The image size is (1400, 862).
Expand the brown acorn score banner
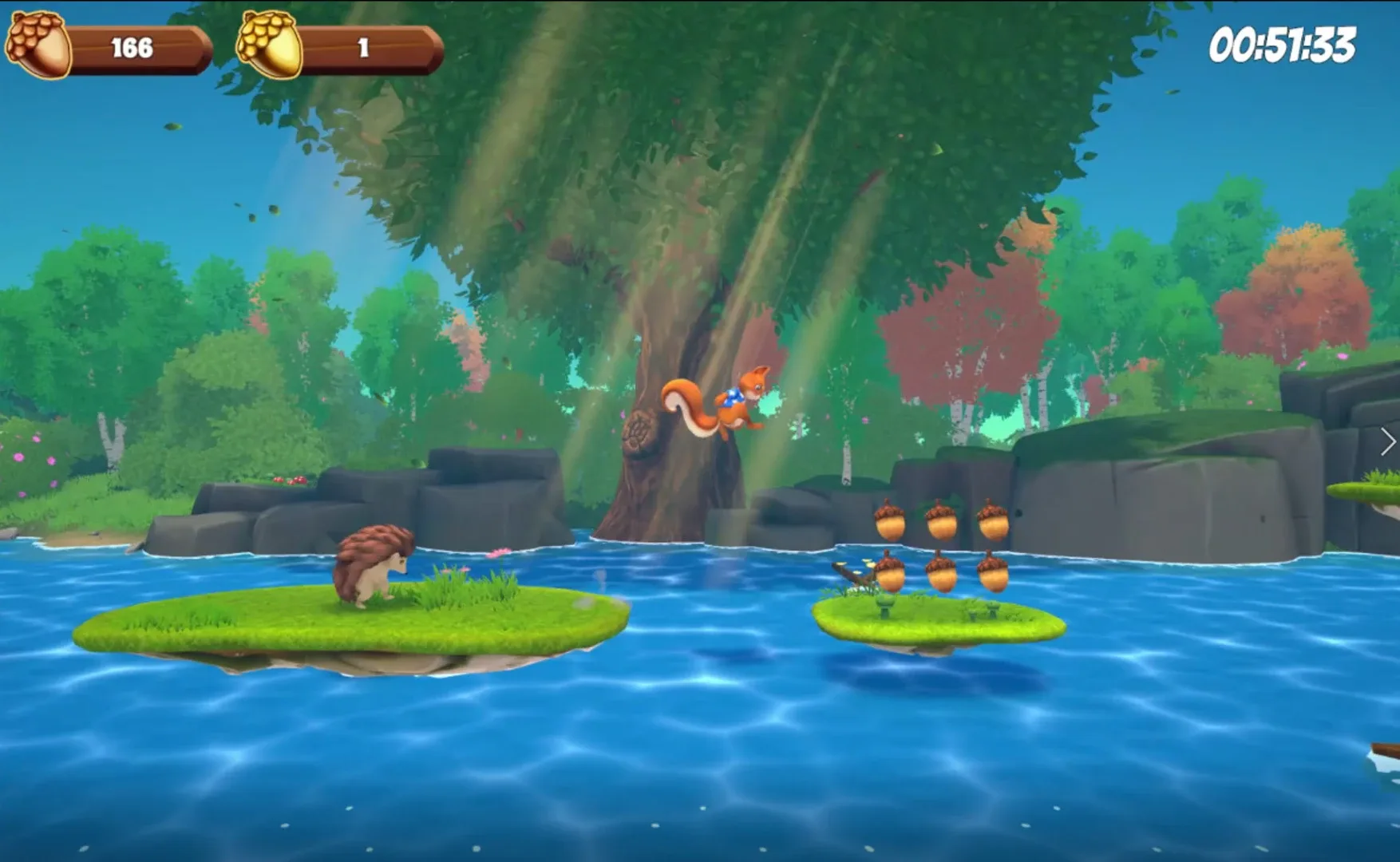pos(140,46)
